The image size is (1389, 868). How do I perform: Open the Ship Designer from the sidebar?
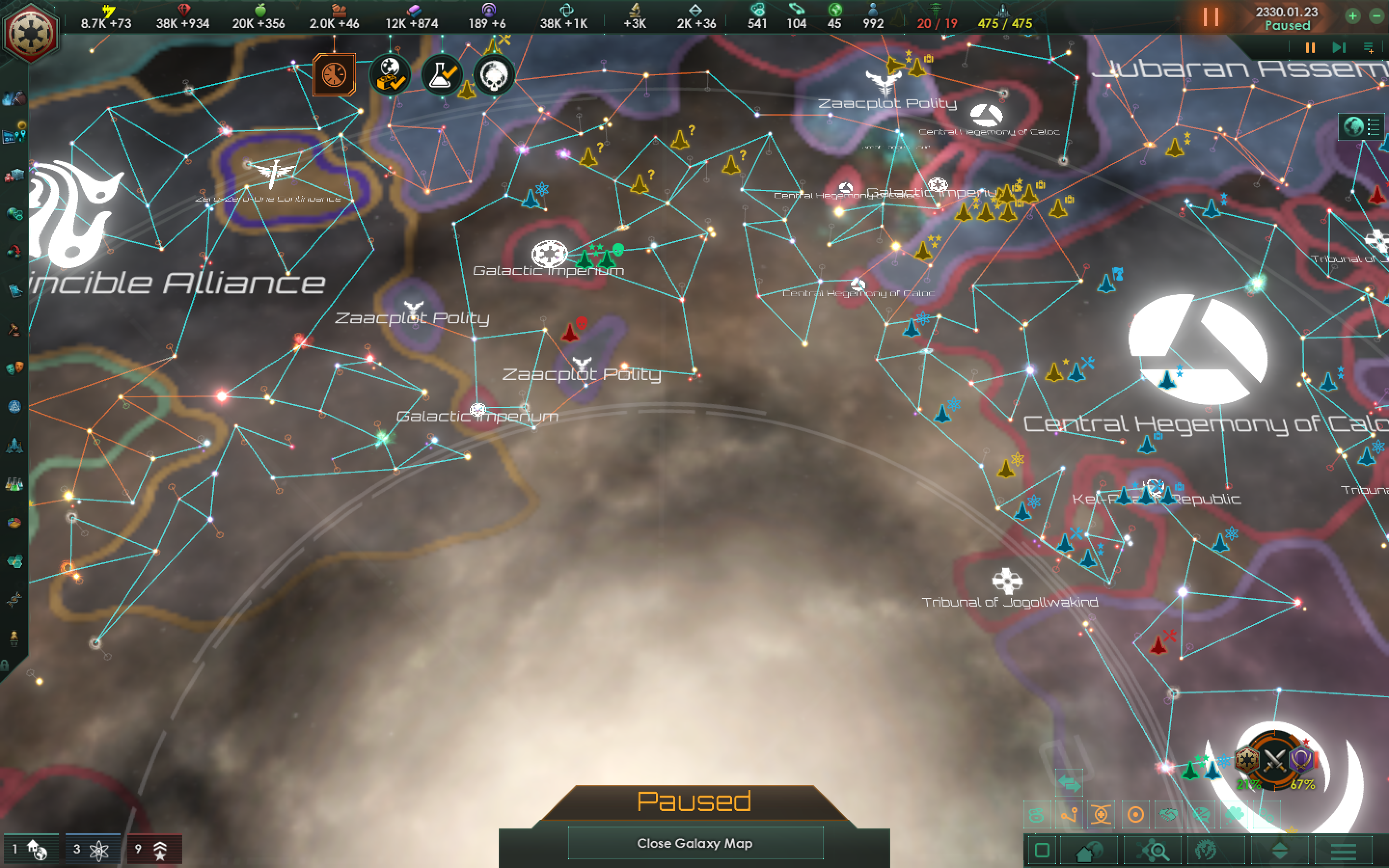(14, 446)
